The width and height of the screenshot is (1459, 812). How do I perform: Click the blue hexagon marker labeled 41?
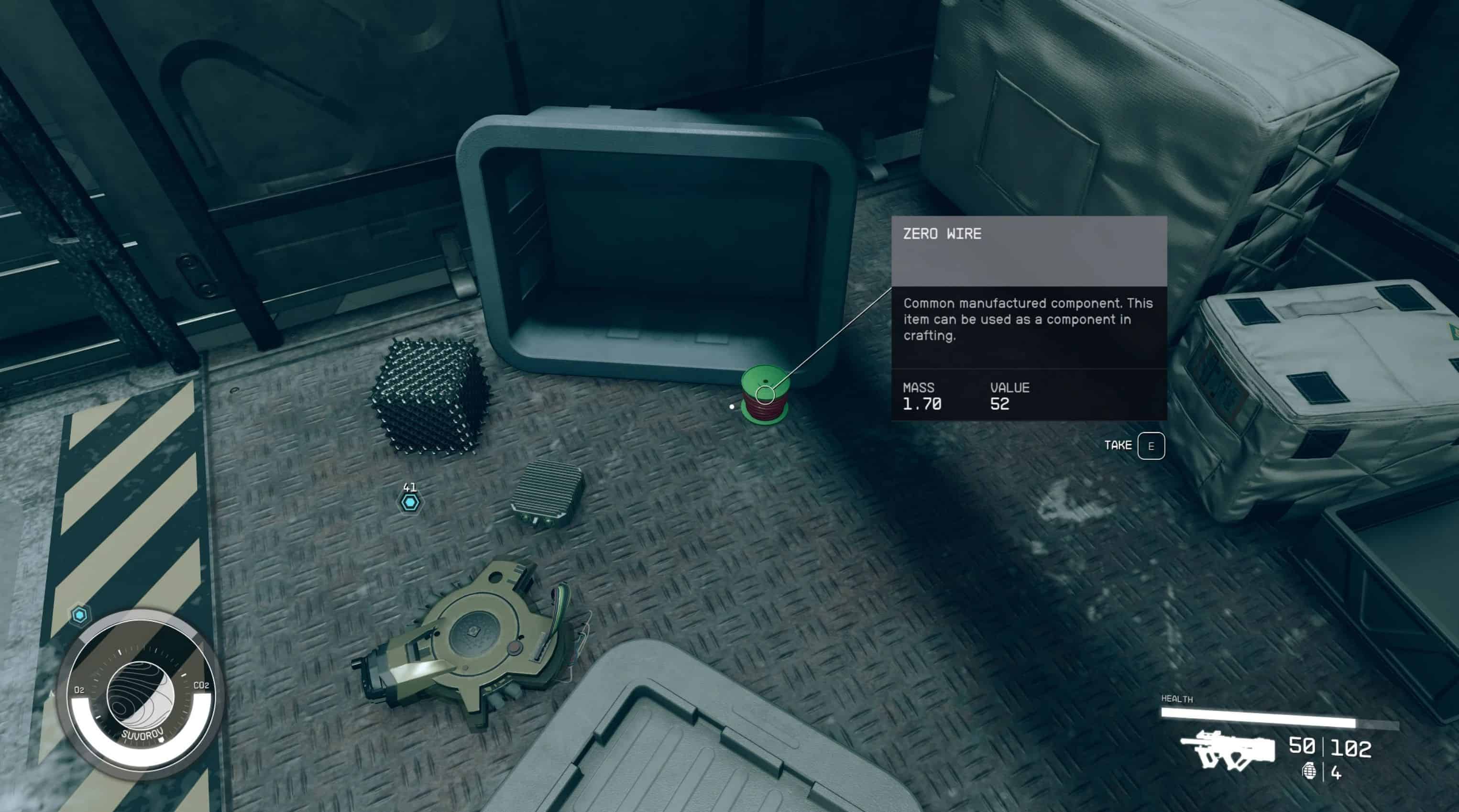coord(409,502)
